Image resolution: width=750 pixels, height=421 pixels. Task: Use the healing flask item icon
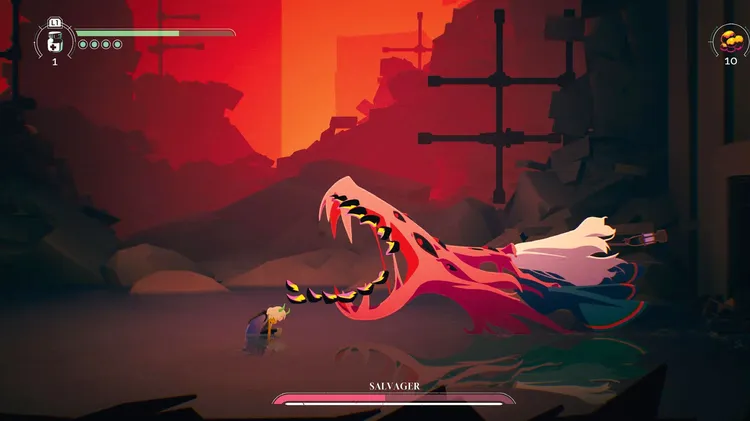click(x=54, y=41)
